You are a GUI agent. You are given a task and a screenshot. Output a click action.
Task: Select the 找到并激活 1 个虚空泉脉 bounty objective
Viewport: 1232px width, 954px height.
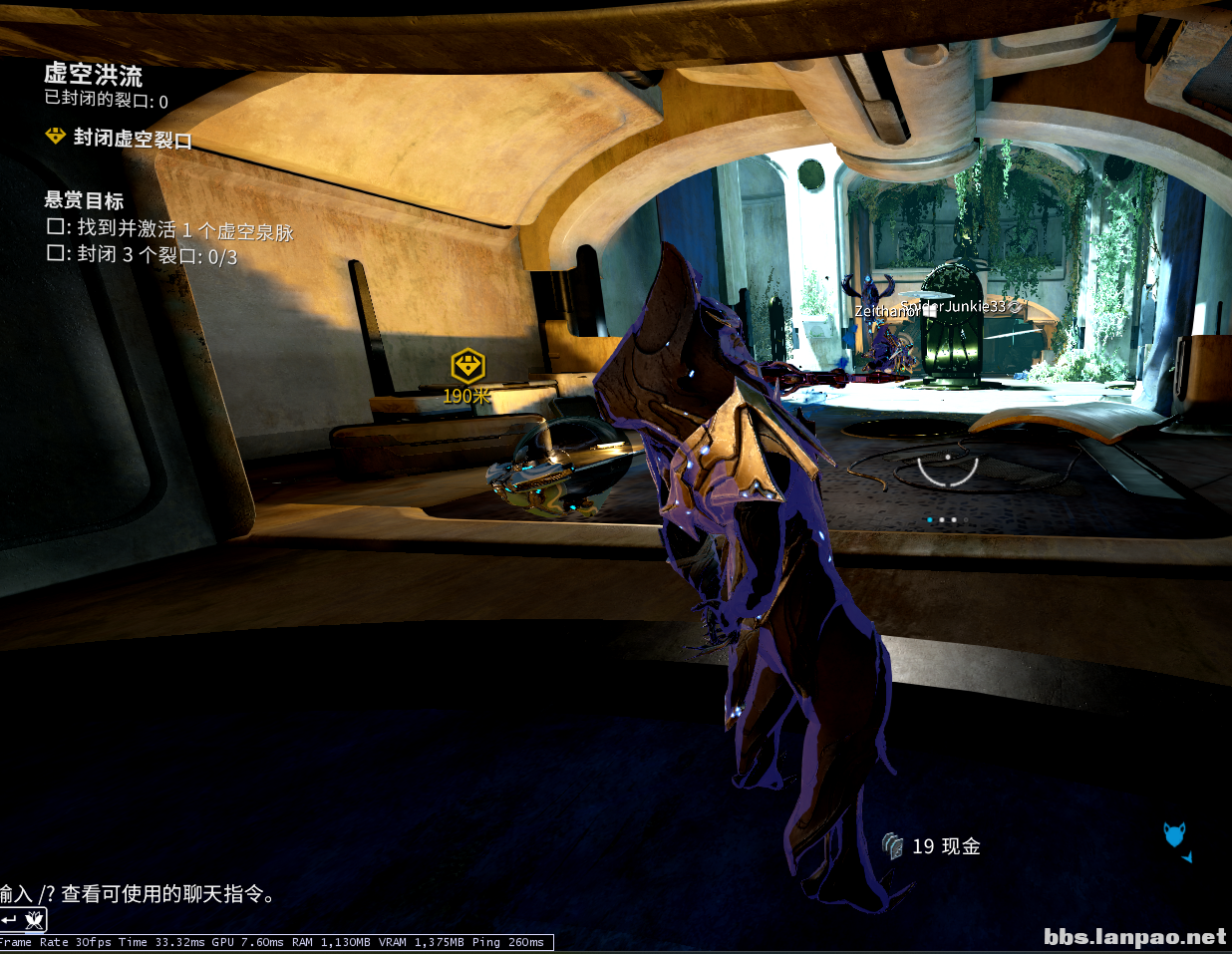click(x=184, y=231)
